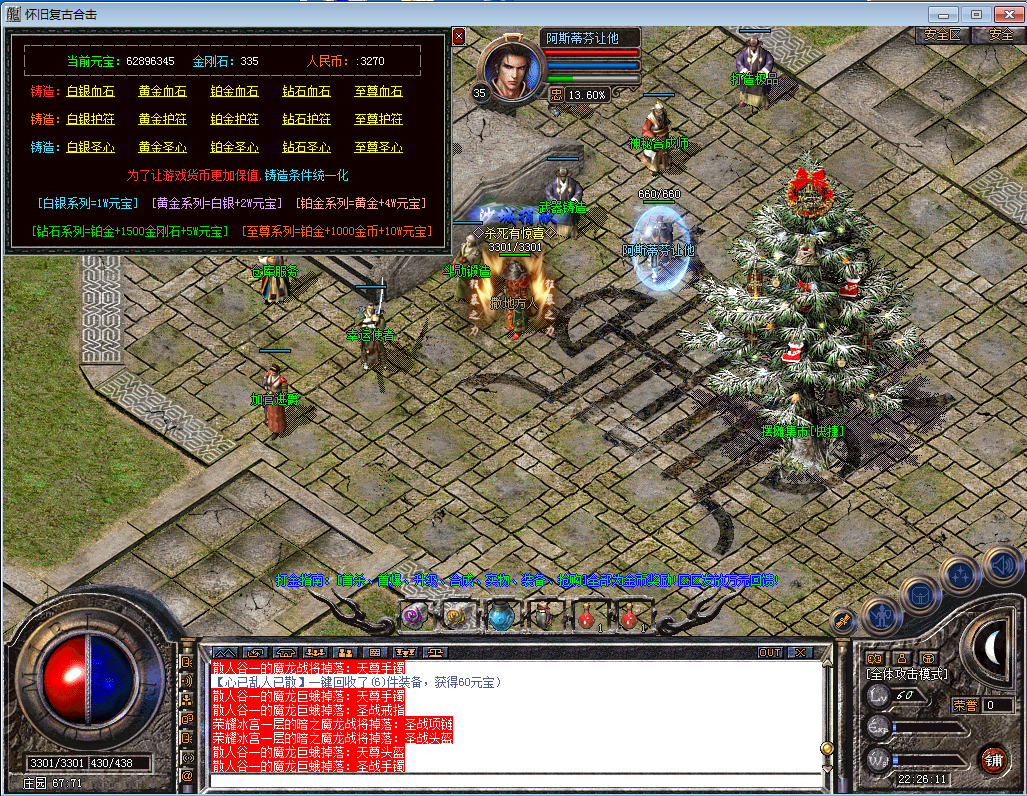Forge the 白银血石 item
The width and height of the screenshot is (1027, 796).
point(90,92)
